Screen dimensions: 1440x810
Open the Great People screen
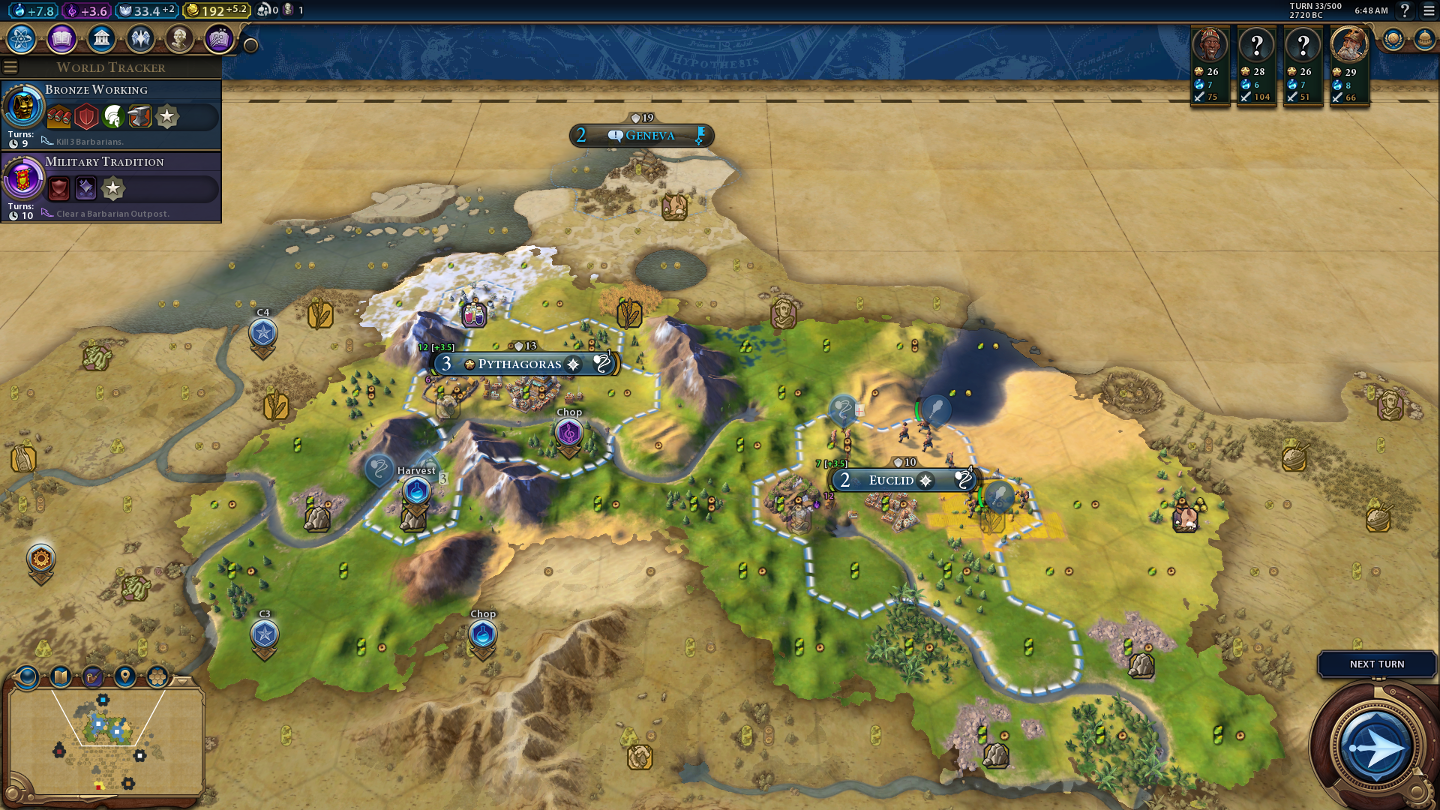coord(179,39)
